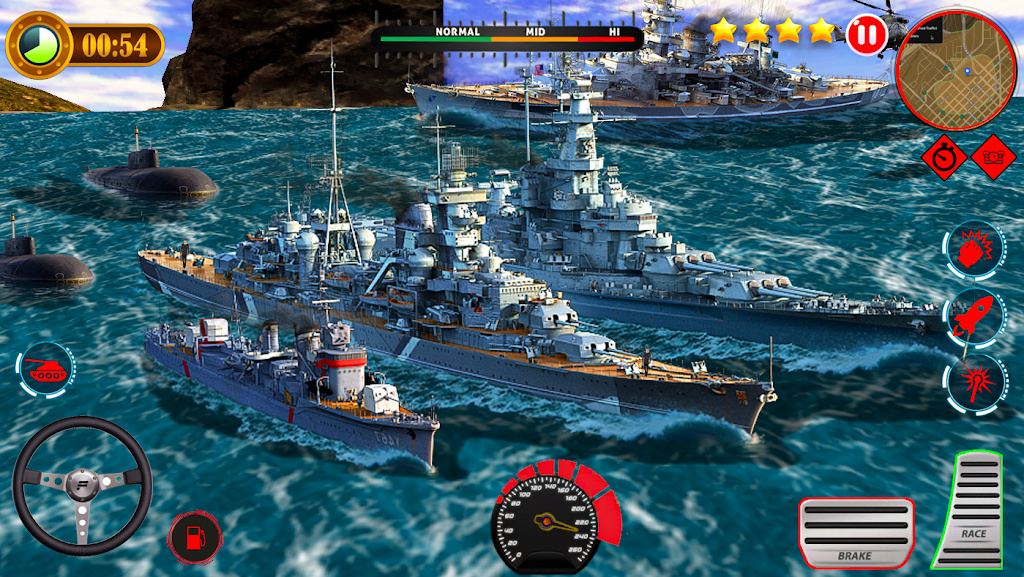Screen dimensions: 1024x577
Task: Hit the Brake pedal
Action: (x=856, y=532)
